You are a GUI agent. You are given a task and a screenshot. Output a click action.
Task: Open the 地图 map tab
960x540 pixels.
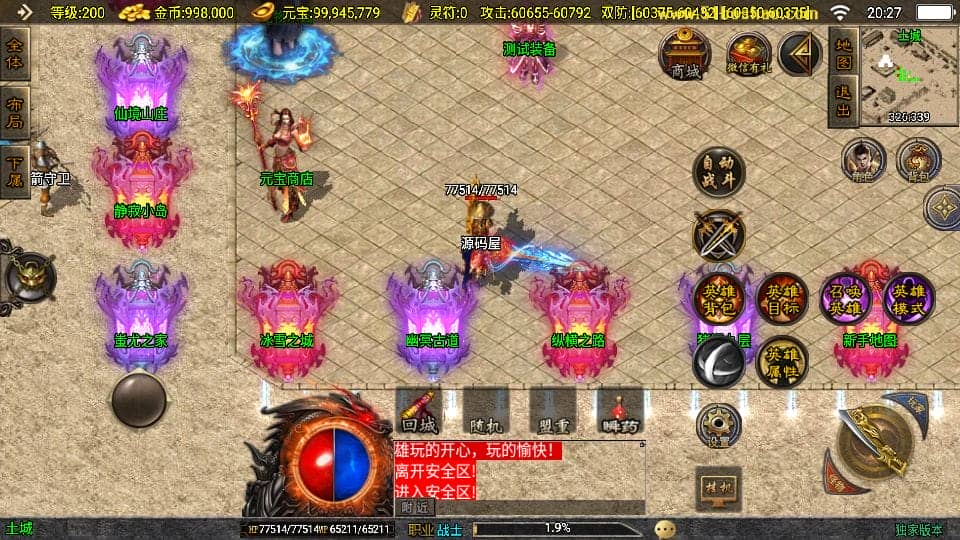coord(843,53)
